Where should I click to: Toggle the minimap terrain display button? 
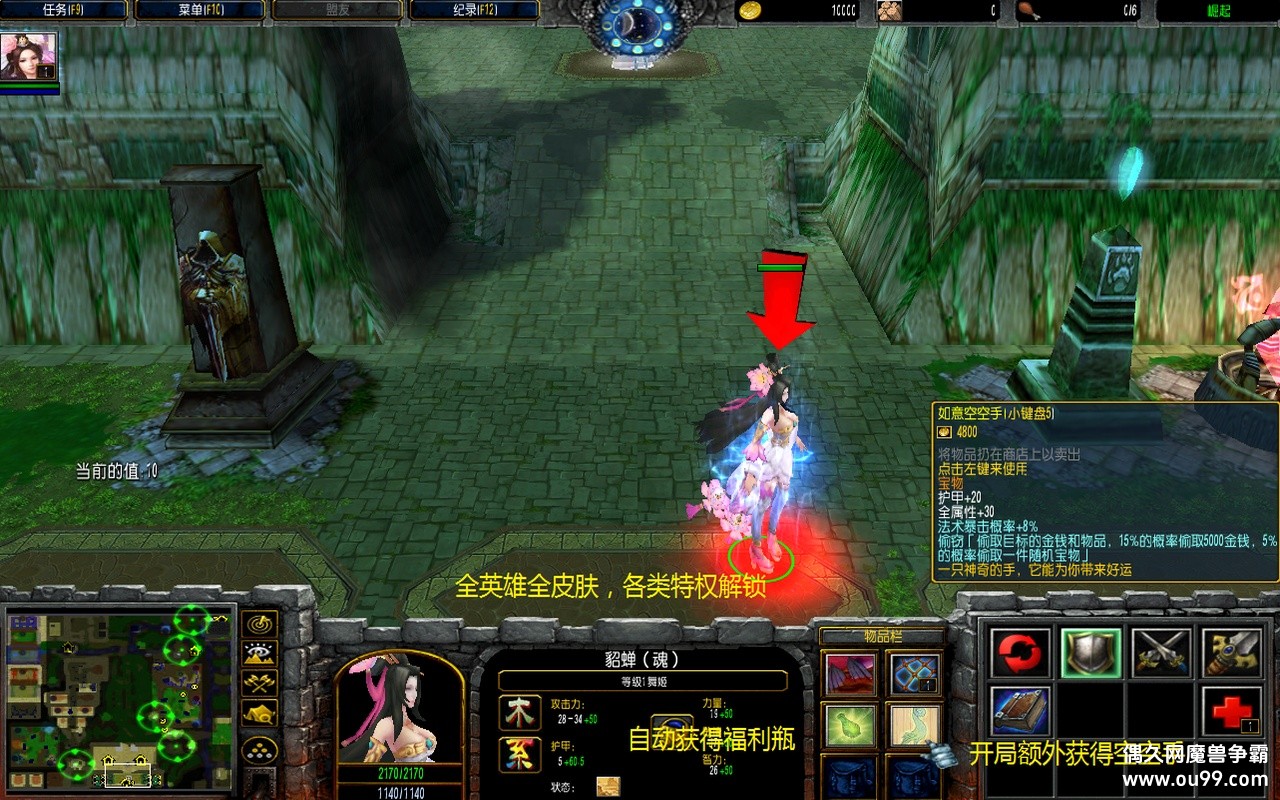point(261,655)
